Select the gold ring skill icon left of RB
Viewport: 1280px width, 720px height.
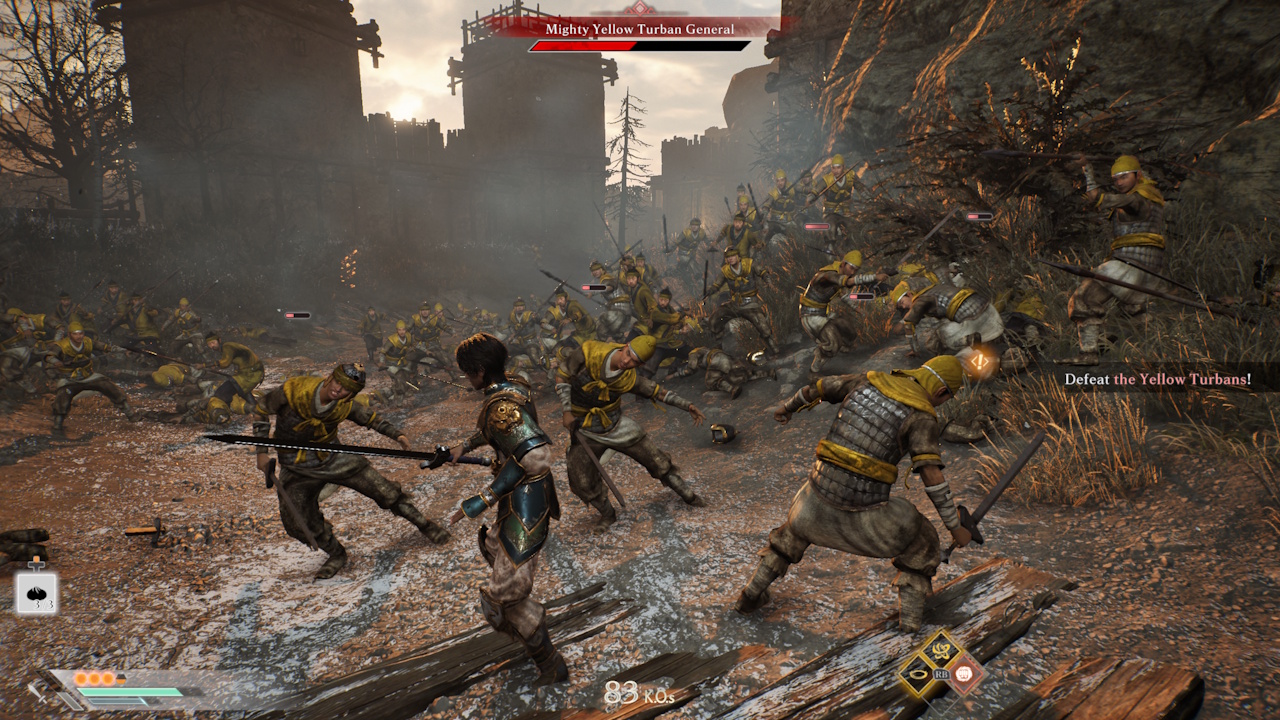[x=919, y=674]
